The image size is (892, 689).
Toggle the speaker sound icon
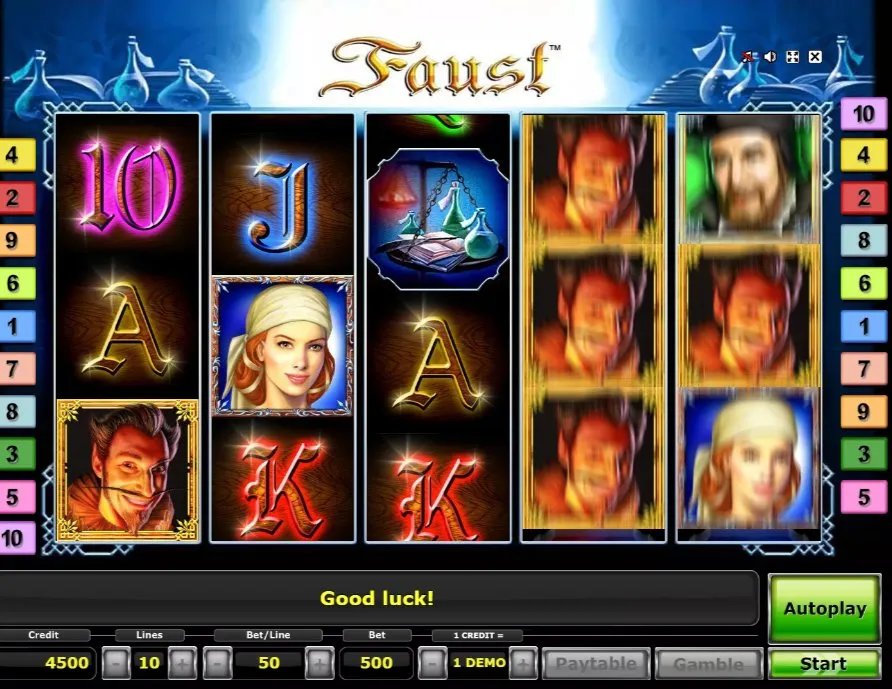point(770,57)
